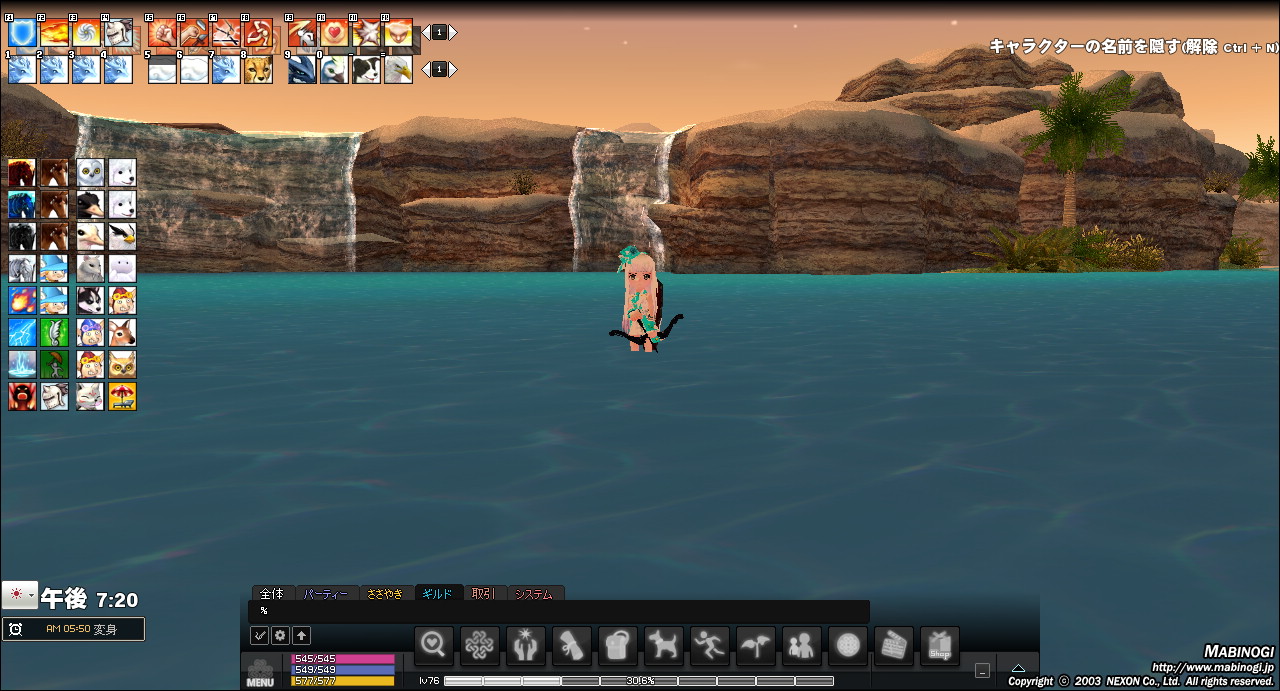1280x691 pixels.
Task: Use the fireball skill on F2
Action: pyautogui.click(x=54, y=34)
